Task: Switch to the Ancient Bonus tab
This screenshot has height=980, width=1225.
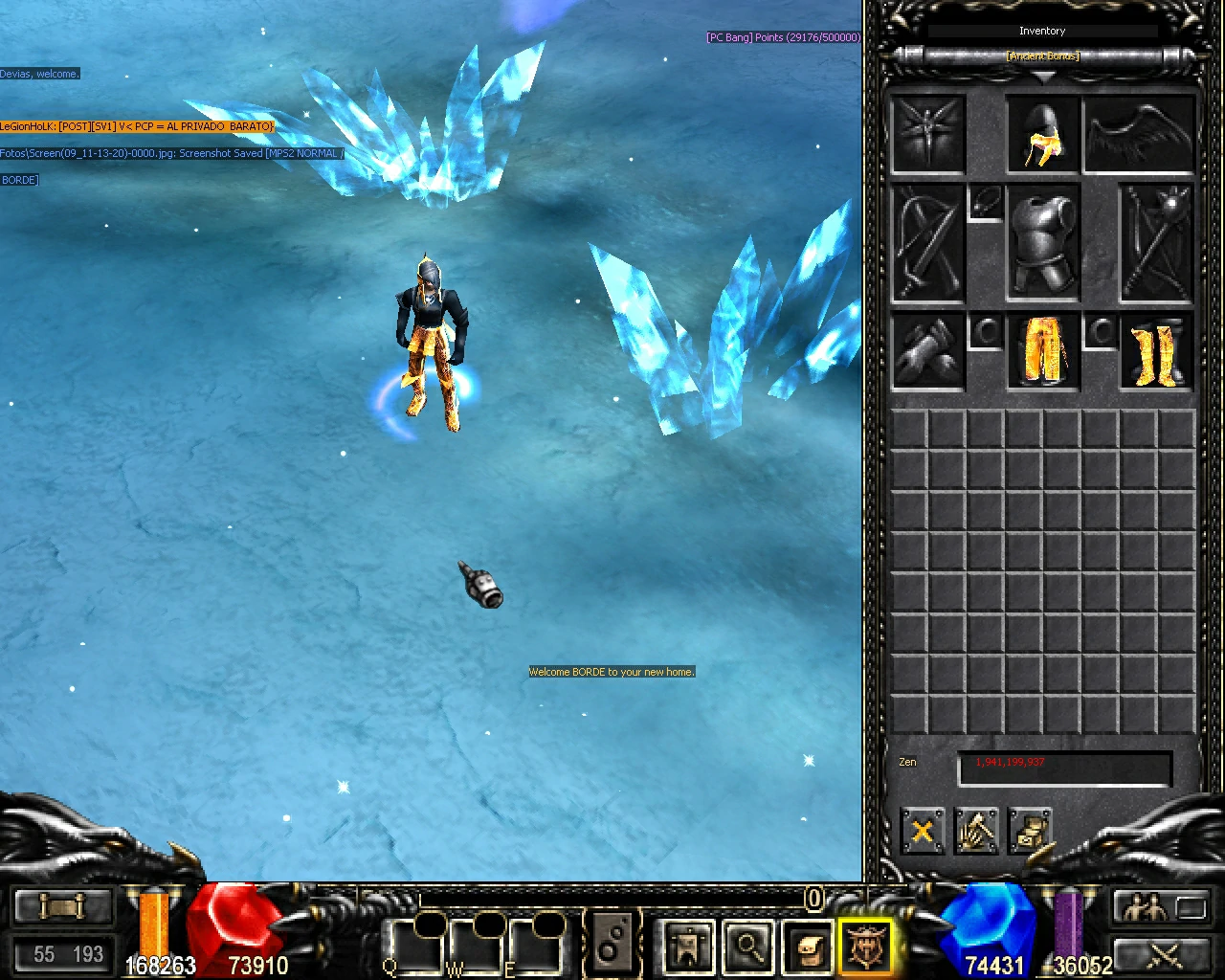Action: click(x=1042, y=56)
